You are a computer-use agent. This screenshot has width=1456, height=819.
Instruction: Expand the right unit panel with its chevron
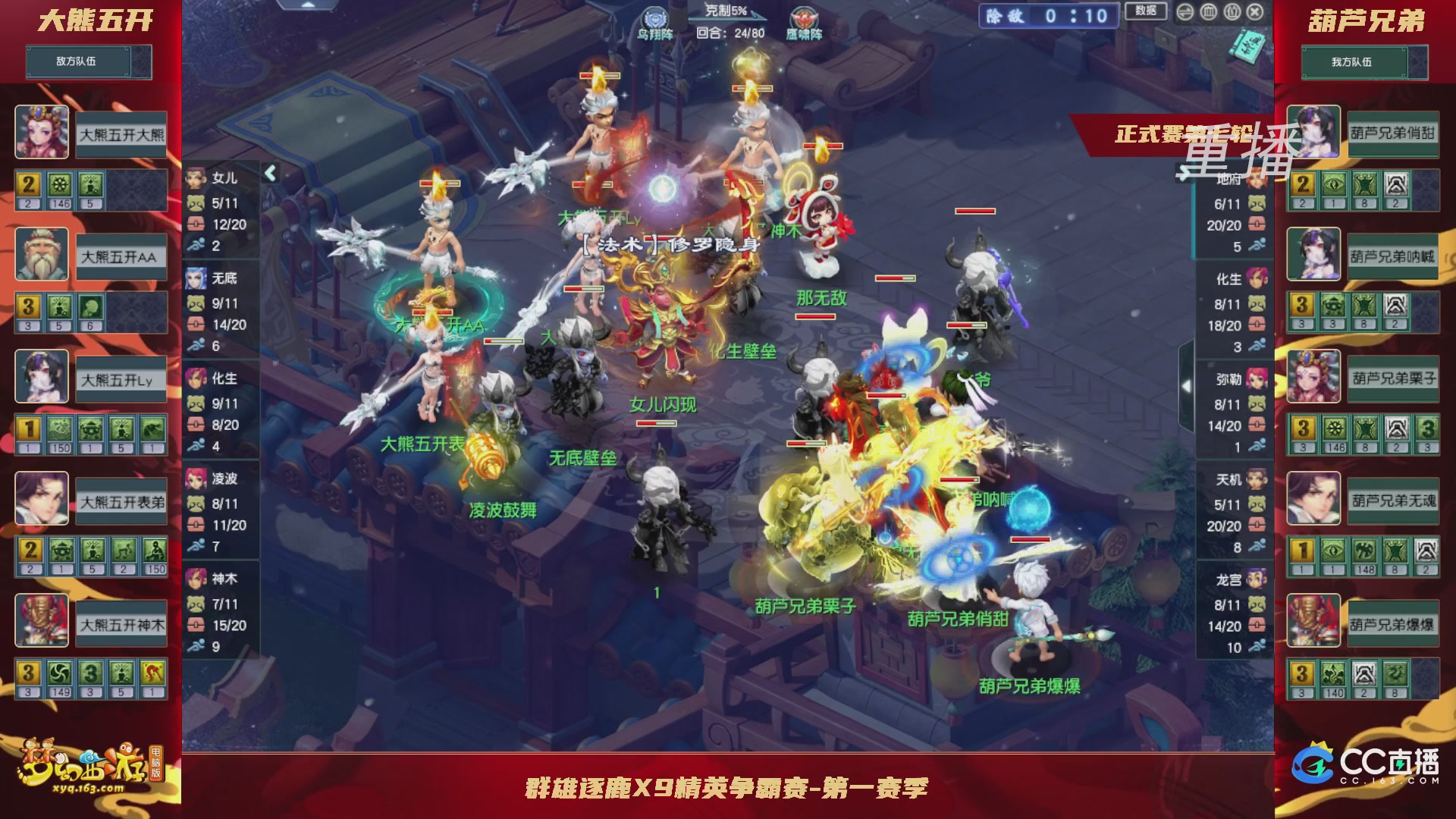pos(1187,385)
